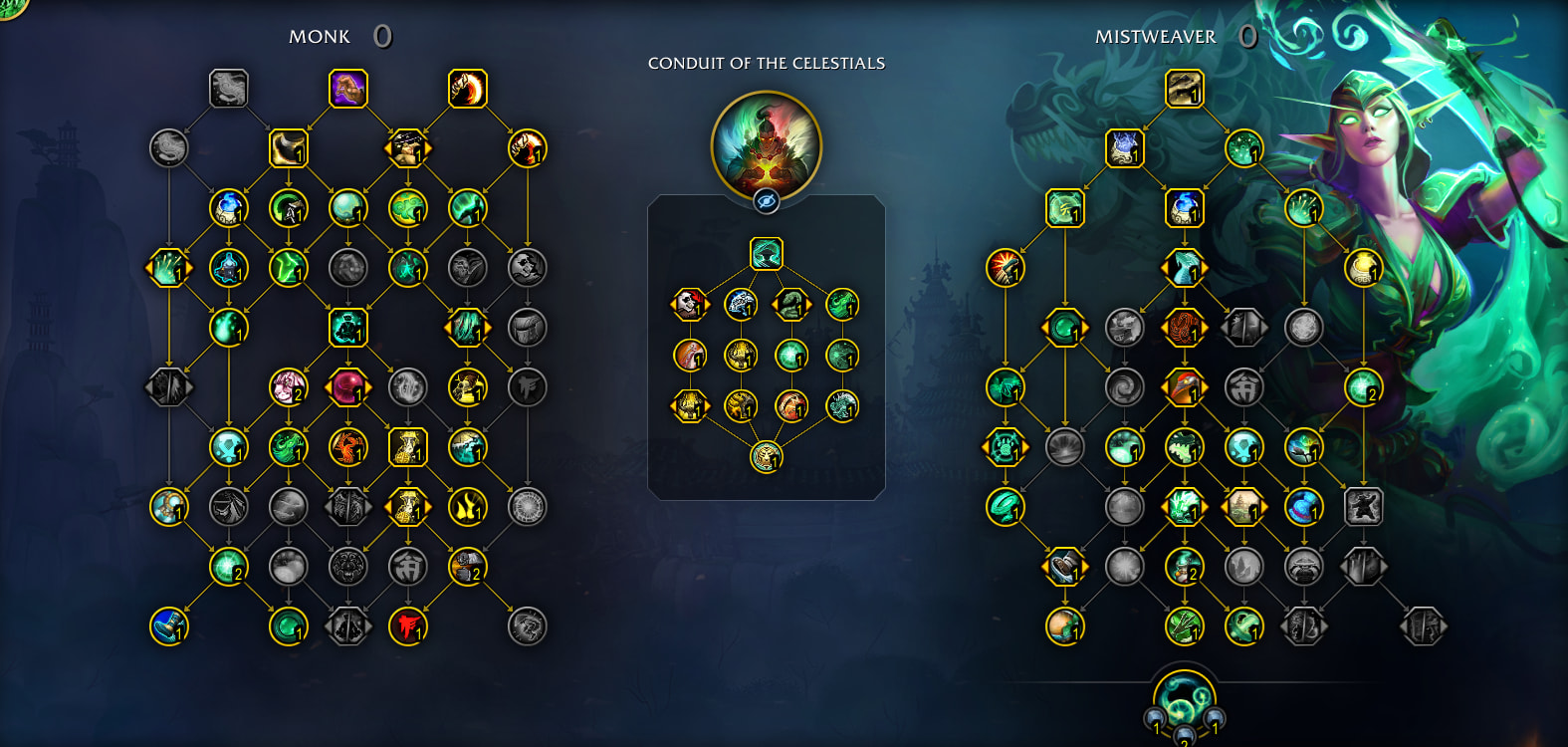Viewport: 1568px width, 747px height.
Task: Open the green swirl emblem below Mistweaver tree
Action: (1185, 697)
